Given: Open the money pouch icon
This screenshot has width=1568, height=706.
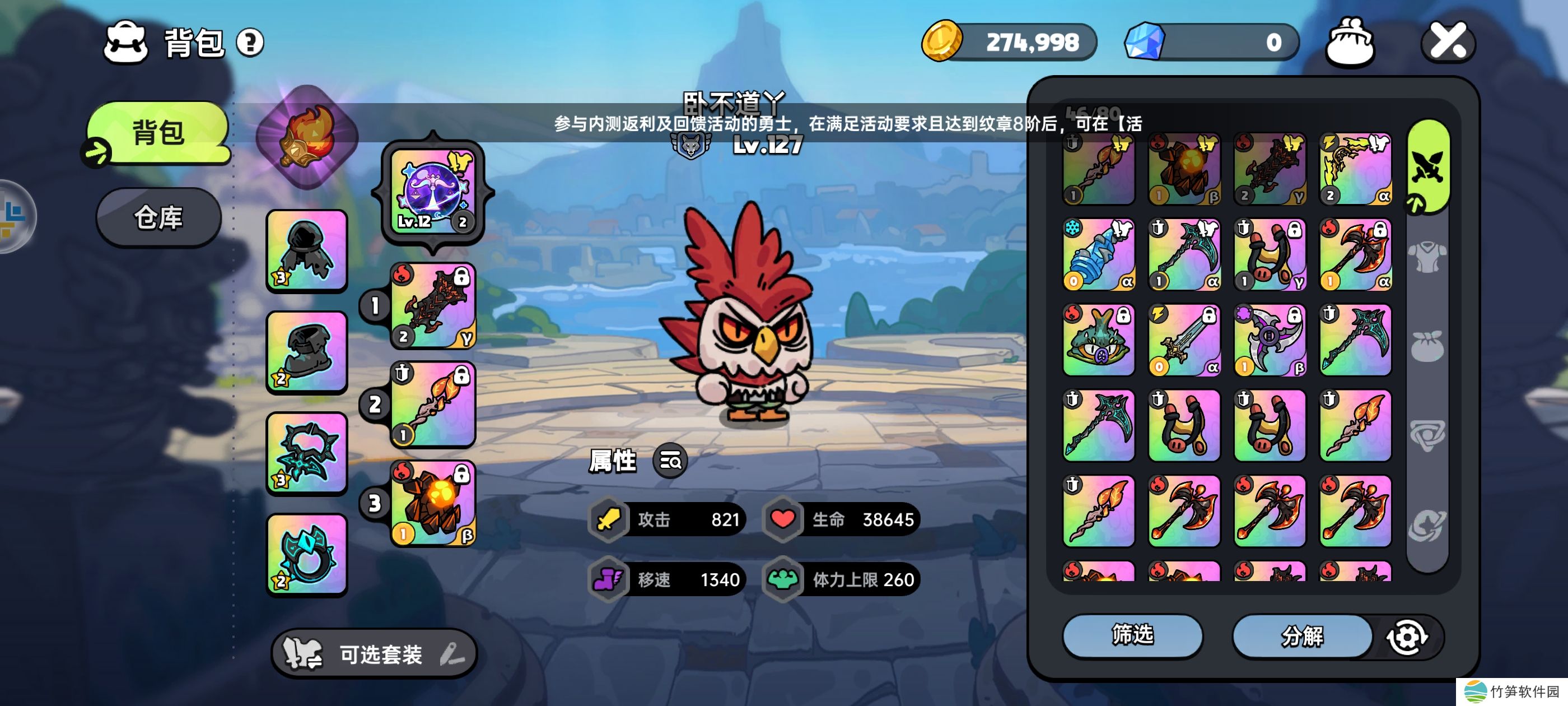Looking at the screenshot, I should [x=1349, y=41].
